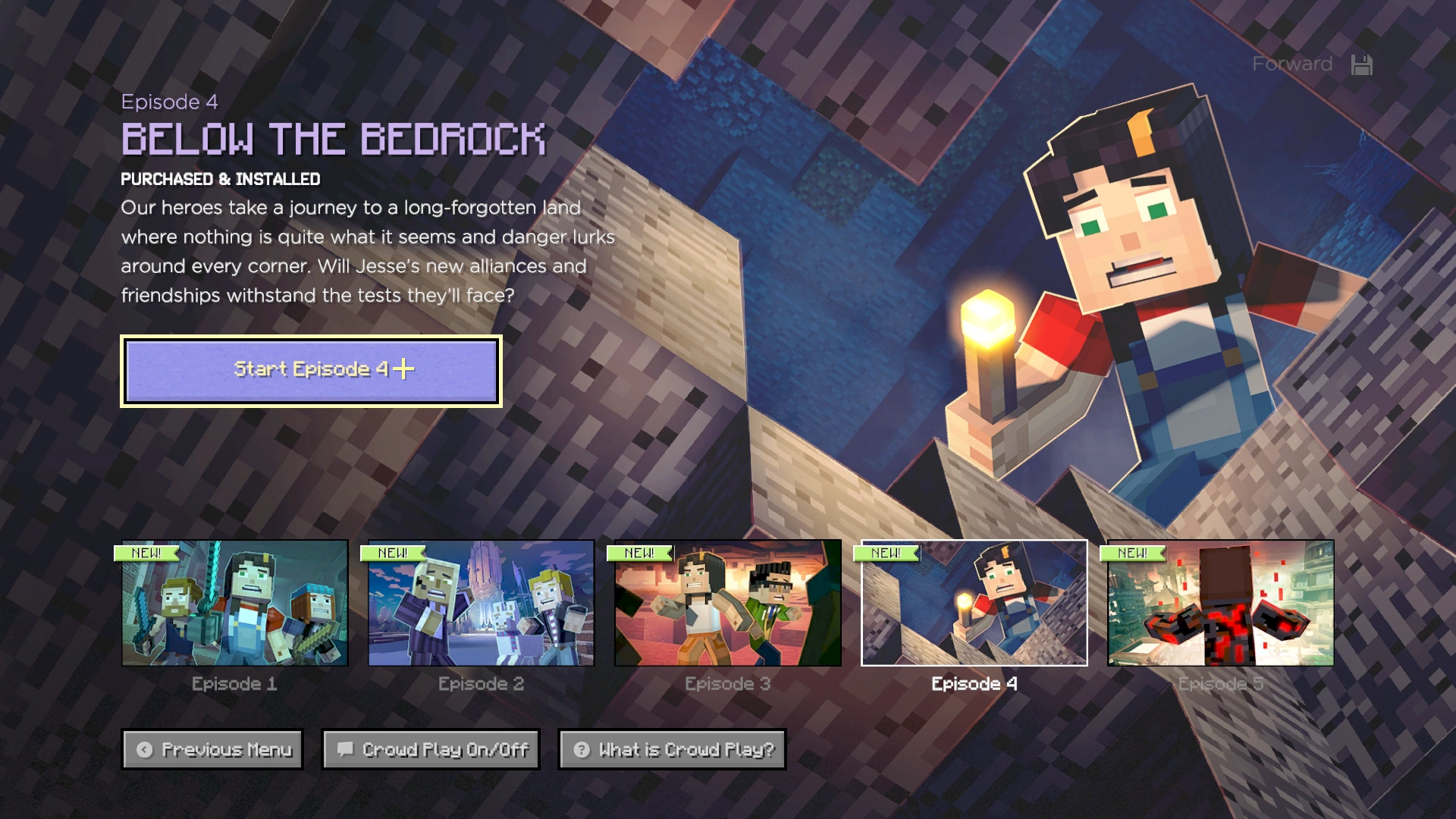Click the plus icon on Start Episode 4
1456x819 pixels.
pyautogui.click(x=403, y=369)
